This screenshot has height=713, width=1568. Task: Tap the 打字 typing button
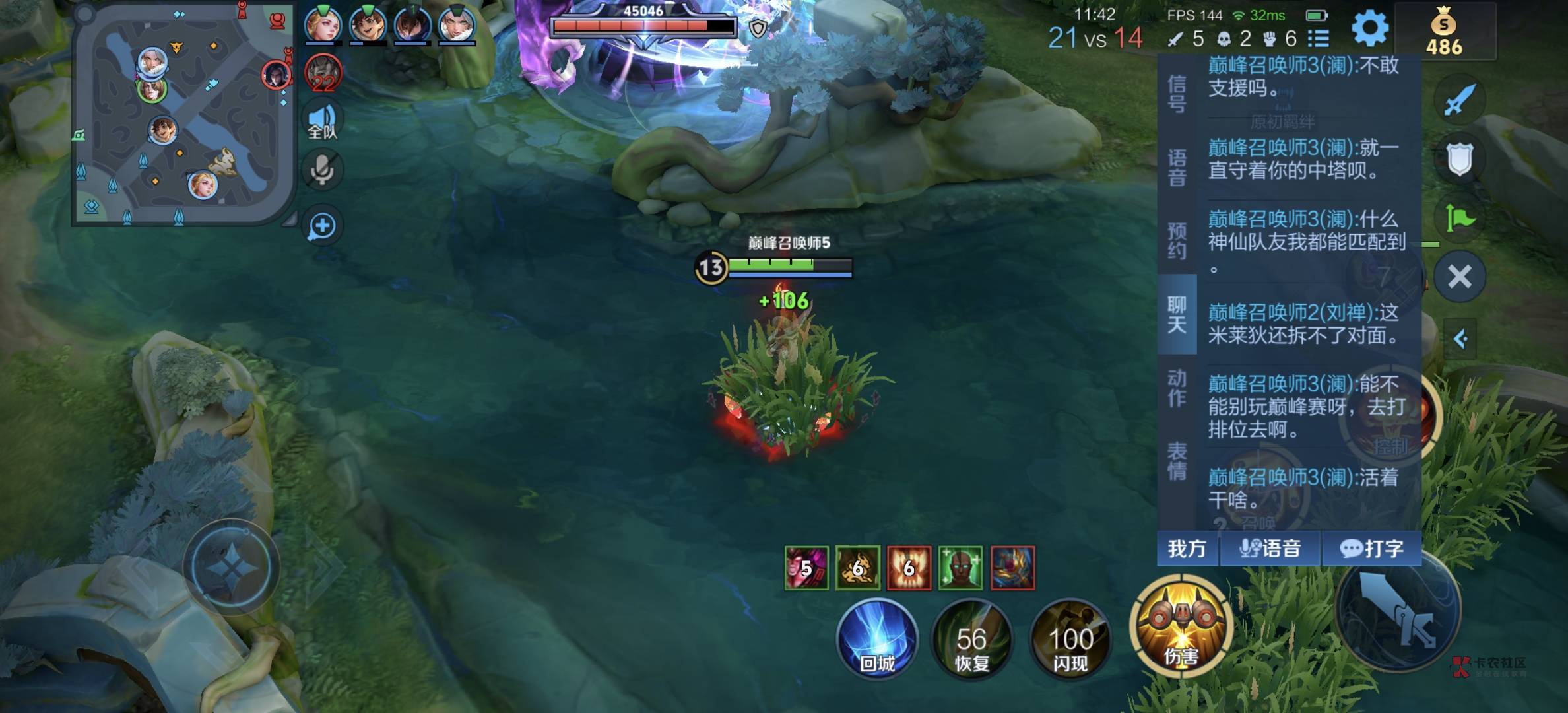pos(1371,549)
